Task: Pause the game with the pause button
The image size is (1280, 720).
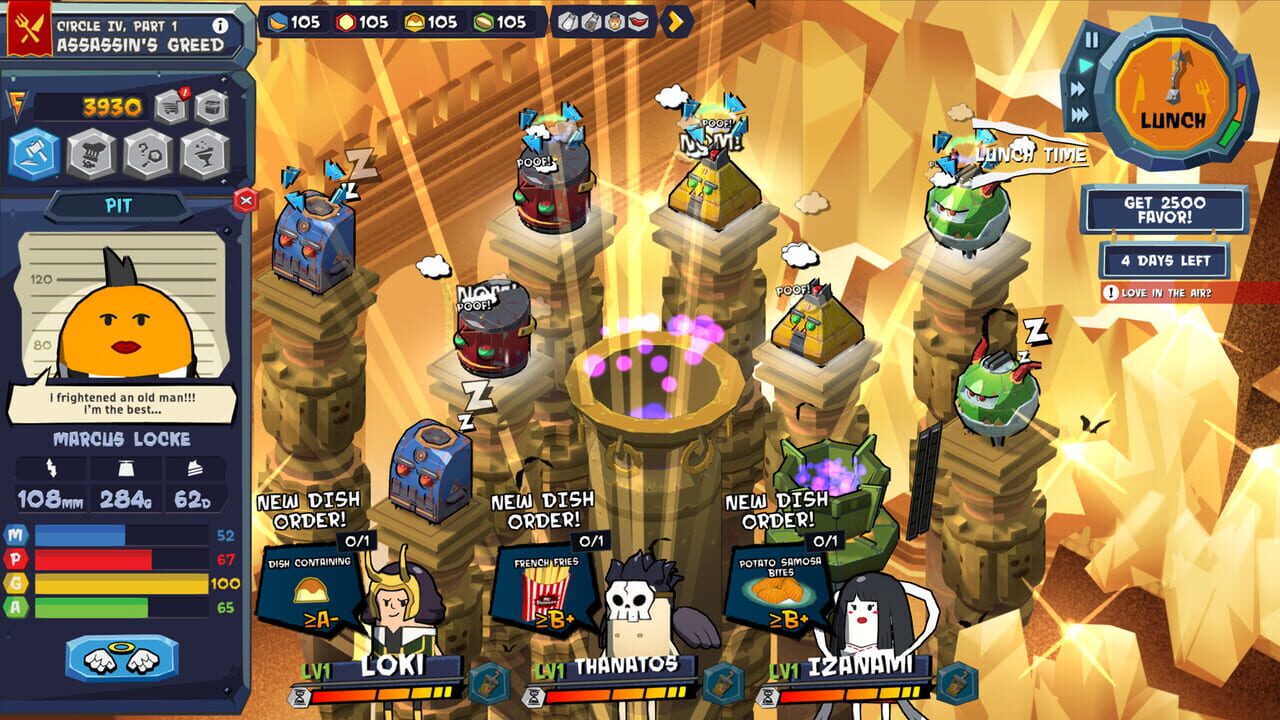Action: tap(1092, 39)
